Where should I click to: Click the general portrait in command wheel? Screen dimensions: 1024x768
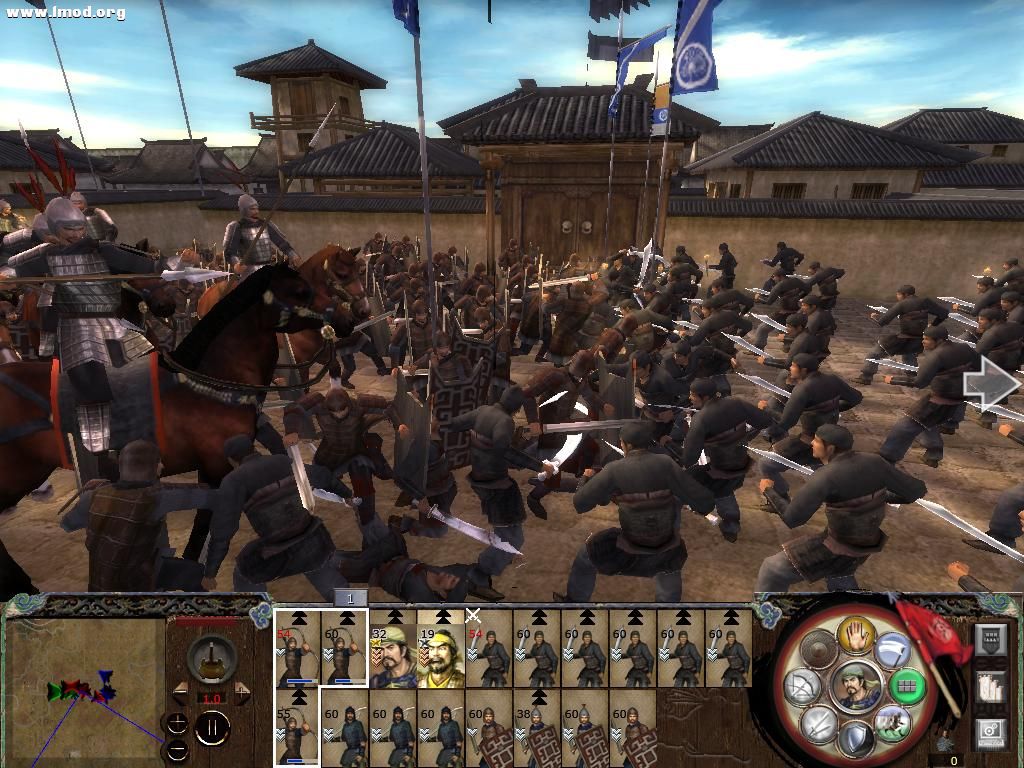(856, 687)
